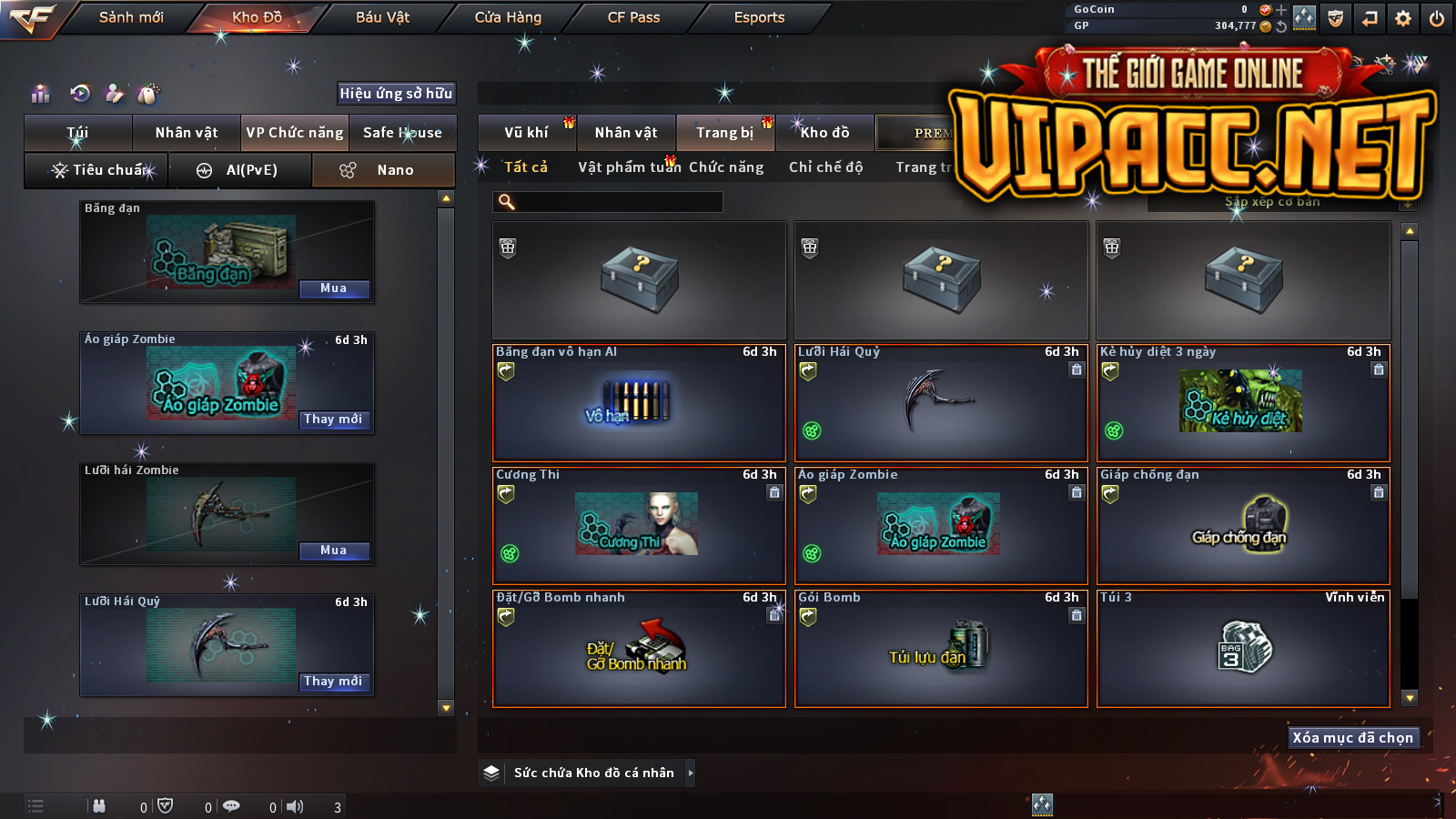
Task: Choose the AI(PvE) mode tab
Action: pos(241,170)
